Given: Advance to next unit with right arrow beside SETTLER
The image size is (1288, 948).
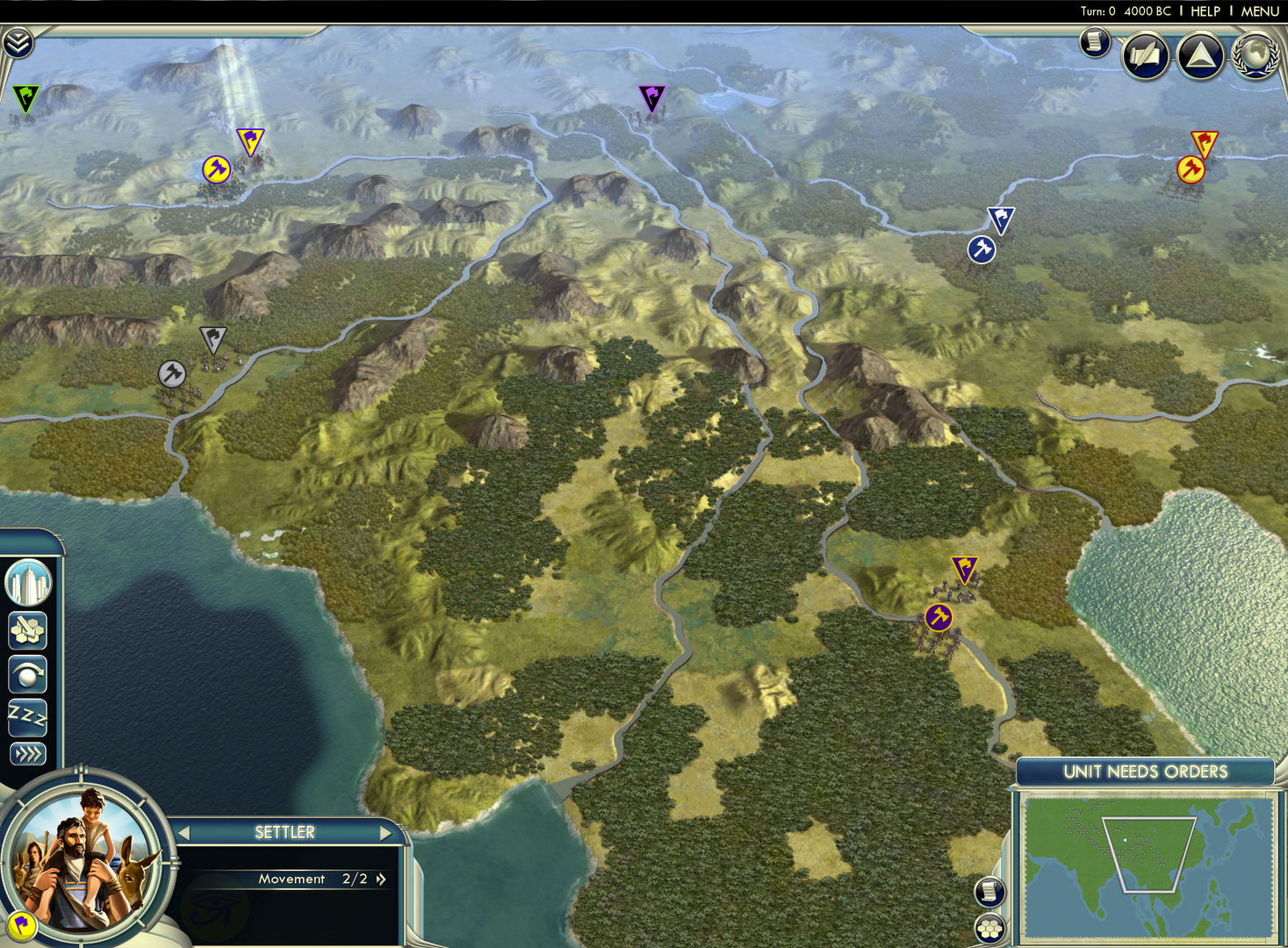Looking at the screenshot, I should [x=386, y=832].
